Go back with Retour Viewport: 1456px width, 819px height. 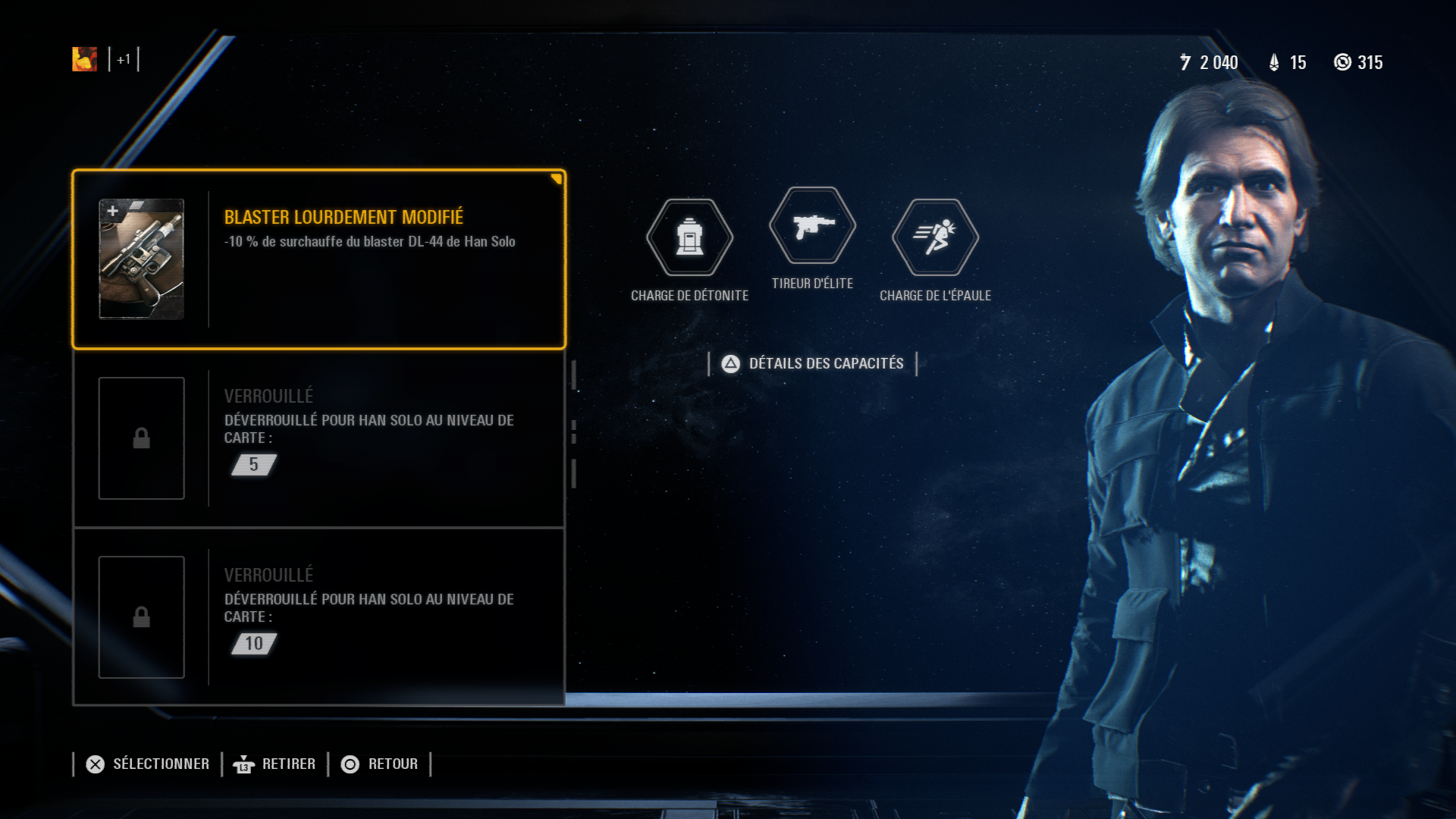tap(379, 764)
